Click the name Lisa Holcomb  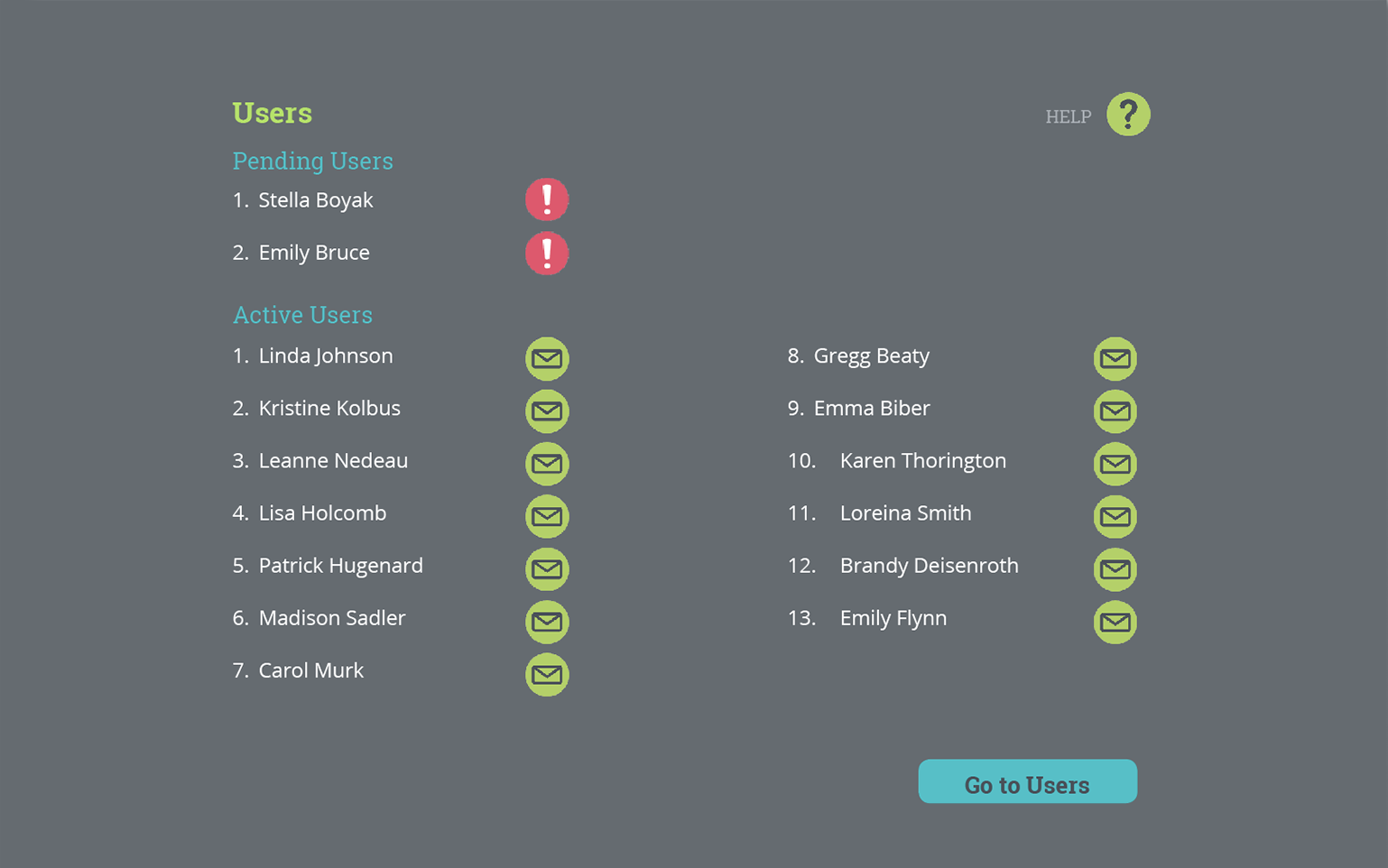(322, 512)
